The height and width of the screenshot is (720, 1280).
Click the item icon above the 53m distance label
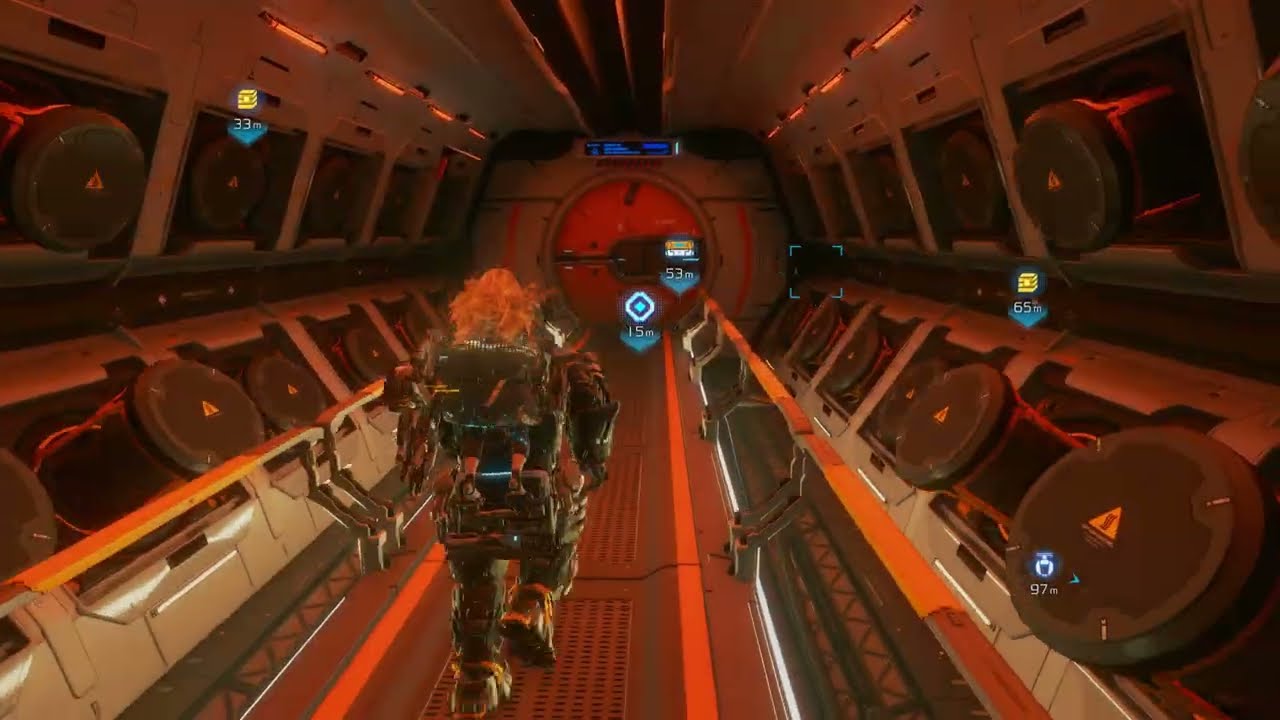(678, 243)
